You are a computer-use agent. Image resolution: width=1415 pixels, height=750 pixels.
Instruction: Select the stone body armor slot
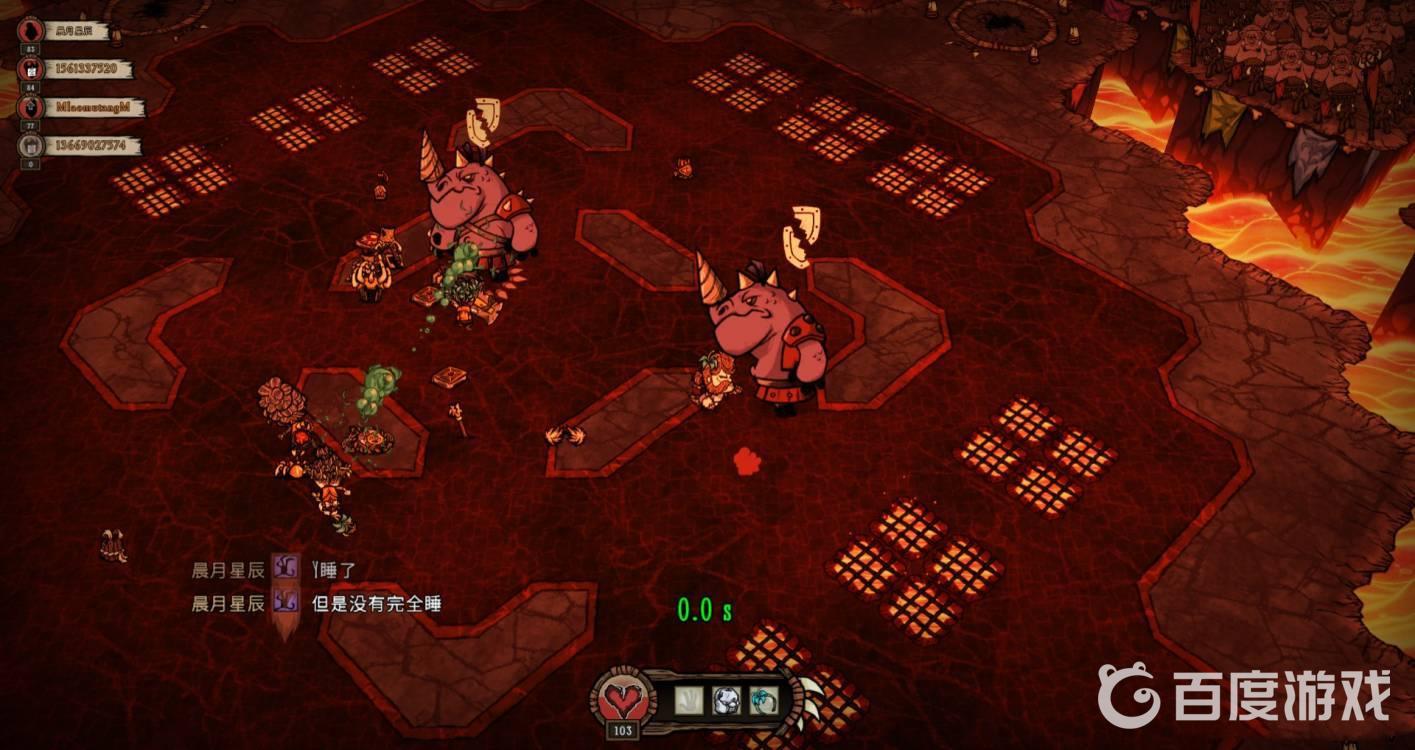(727, 699)
